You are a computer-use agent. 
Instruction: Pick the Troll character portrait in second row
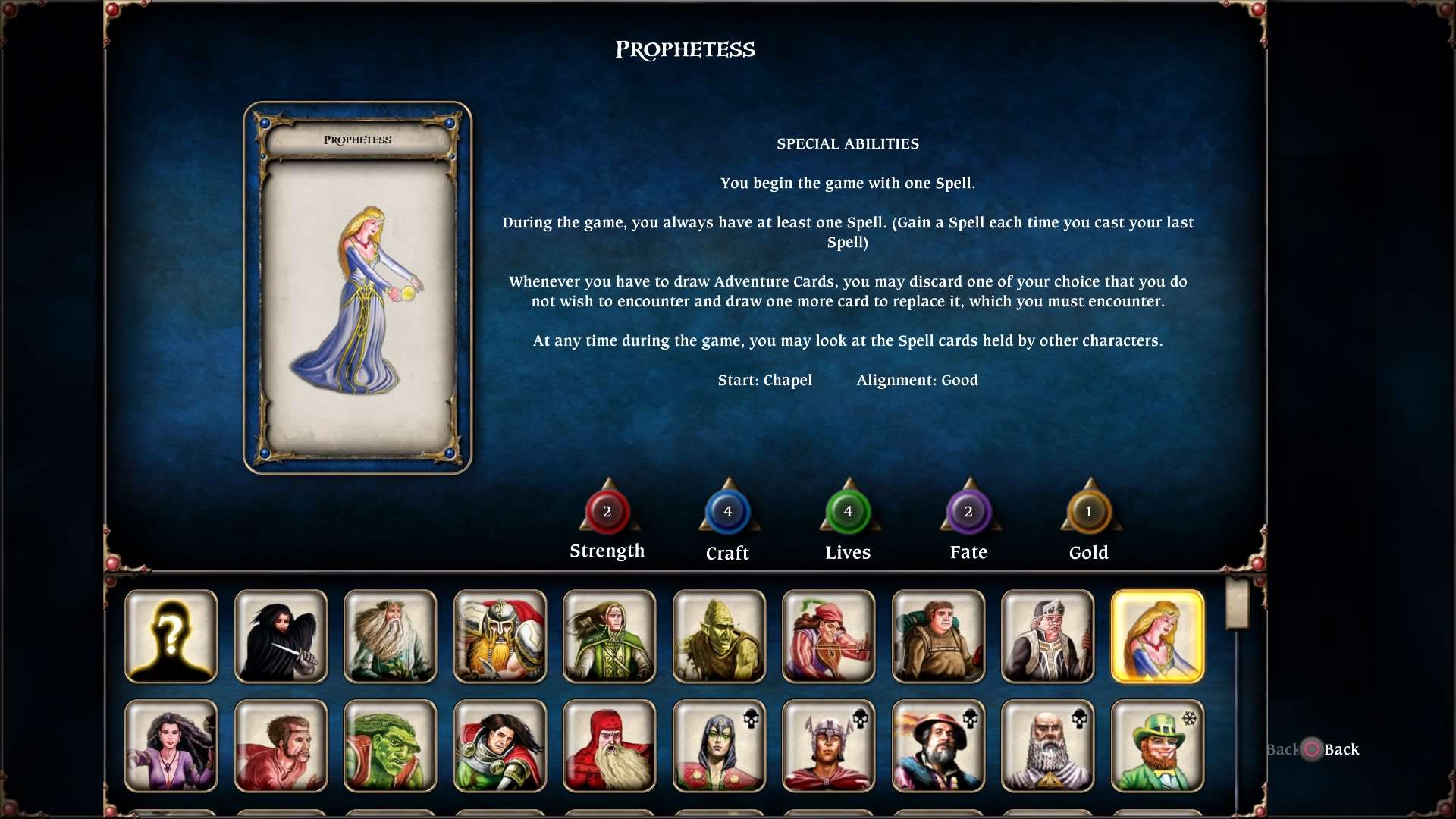coord(390,745)
